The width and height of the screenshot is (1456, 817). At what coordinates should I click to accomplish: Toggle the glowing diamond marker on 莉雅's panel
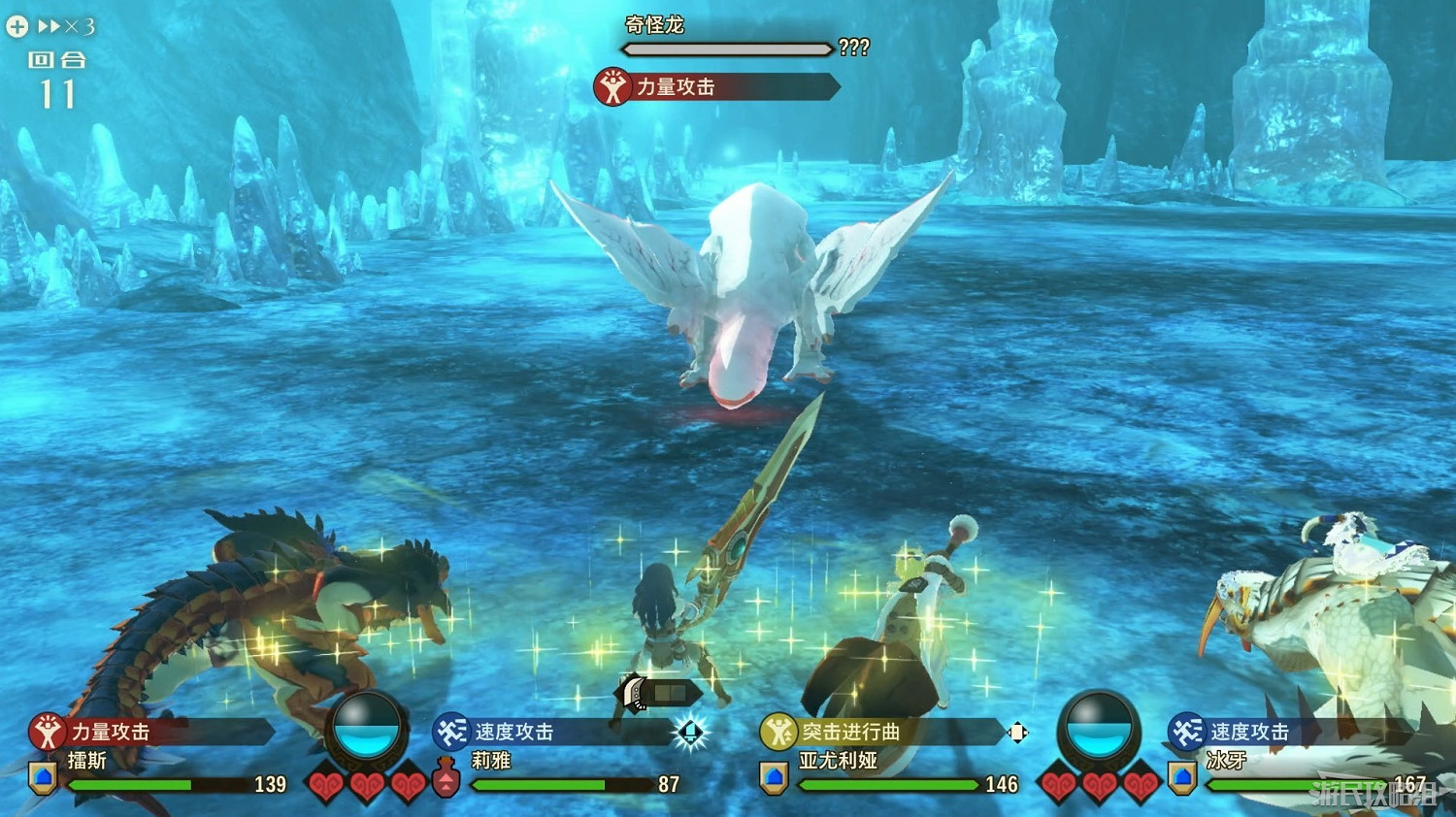coord(692,734)
